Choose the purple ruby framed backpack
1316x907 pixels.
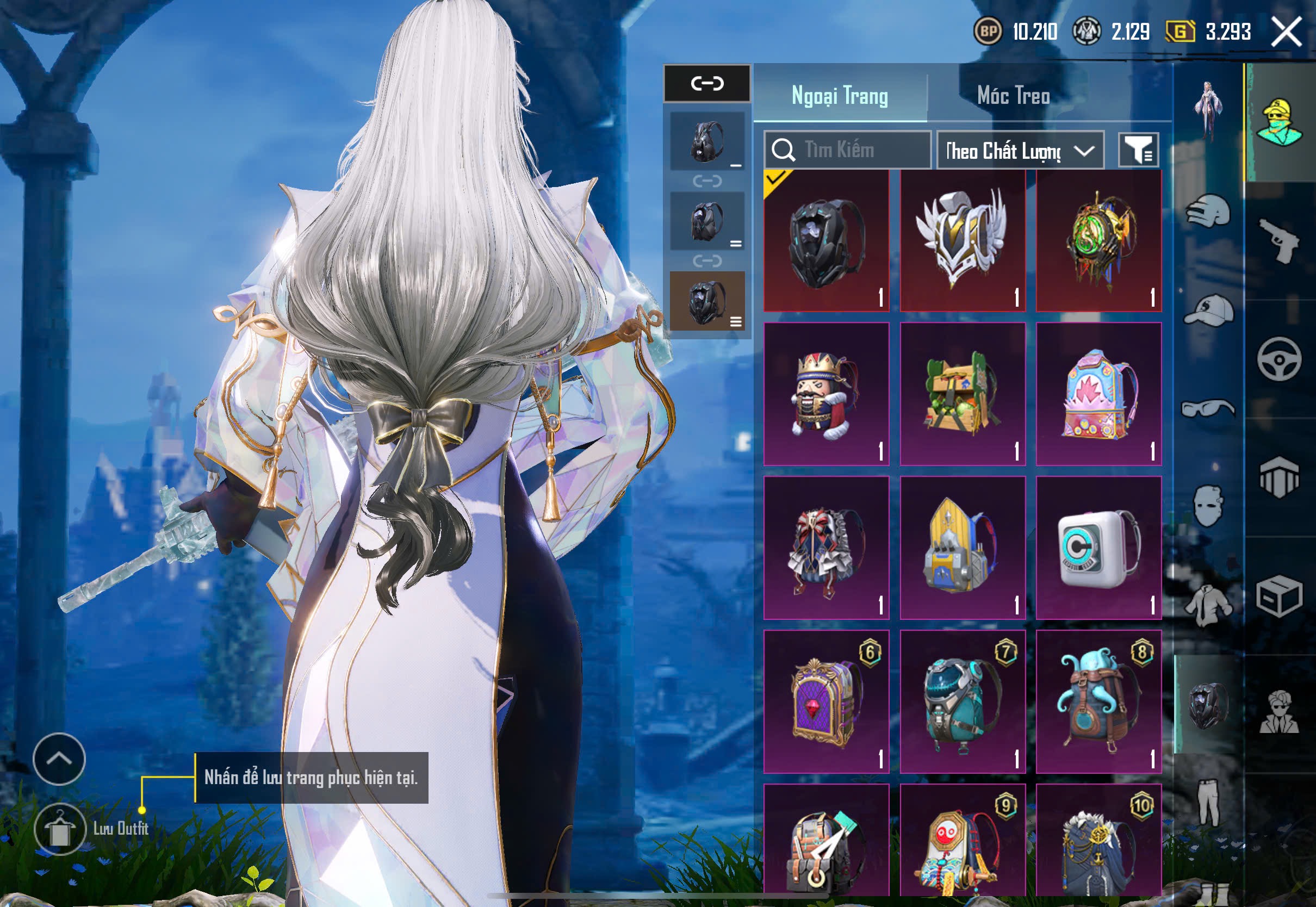click(825, 701)
